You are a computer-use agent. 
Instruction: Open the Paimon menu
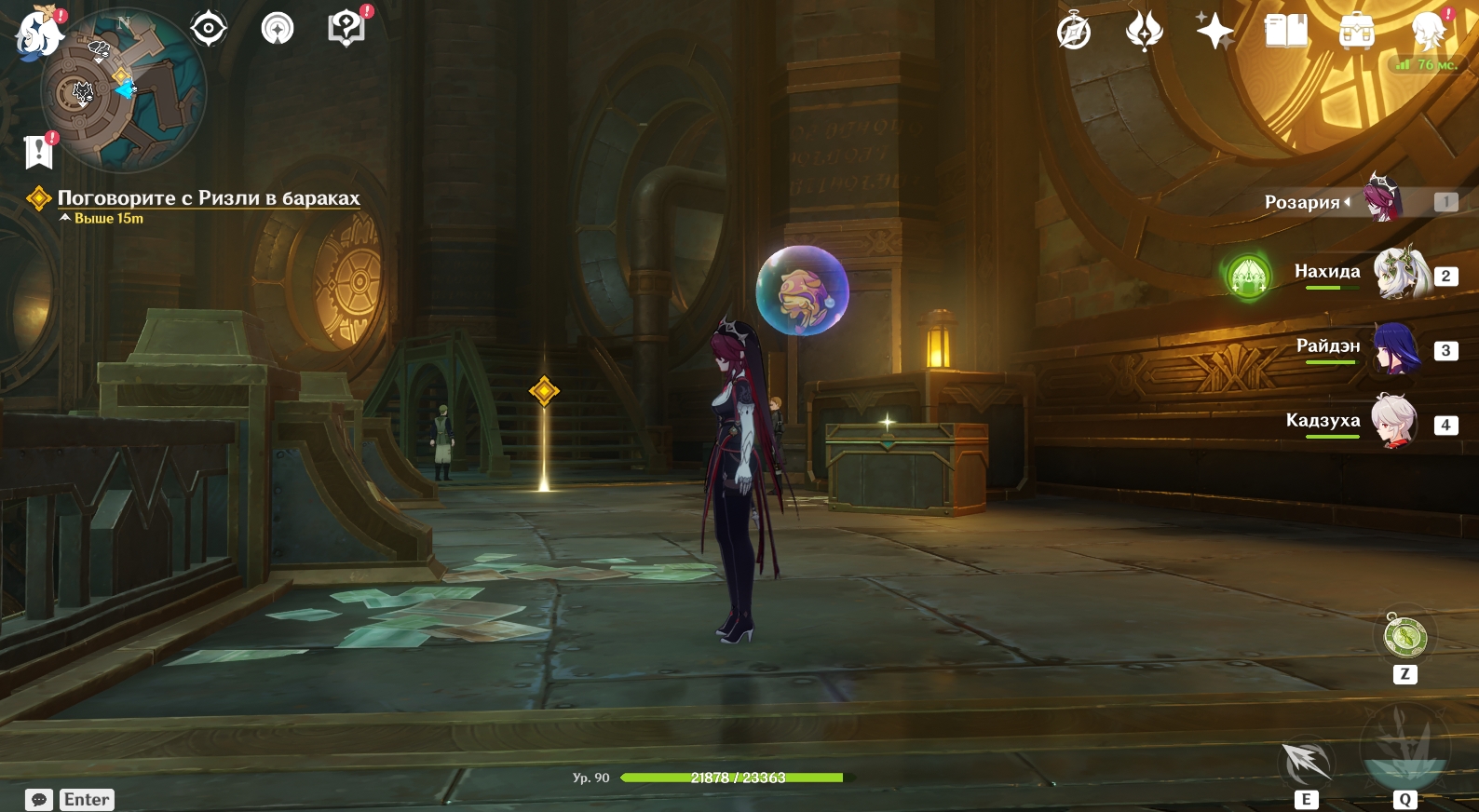click(37, 31)
